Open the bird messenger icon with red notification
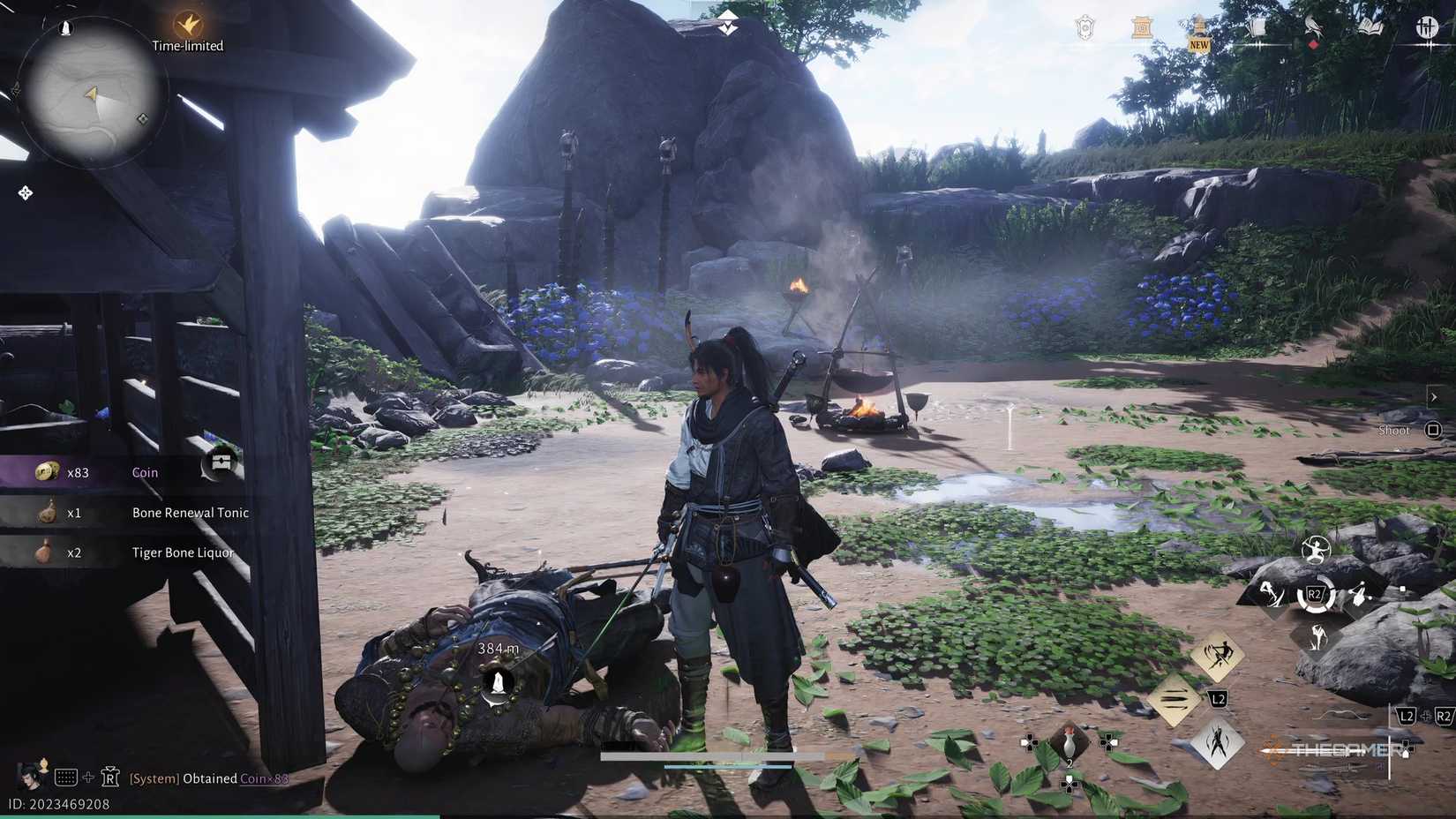The height and width of the screenshot is (819, 1456). point(1312,26)
